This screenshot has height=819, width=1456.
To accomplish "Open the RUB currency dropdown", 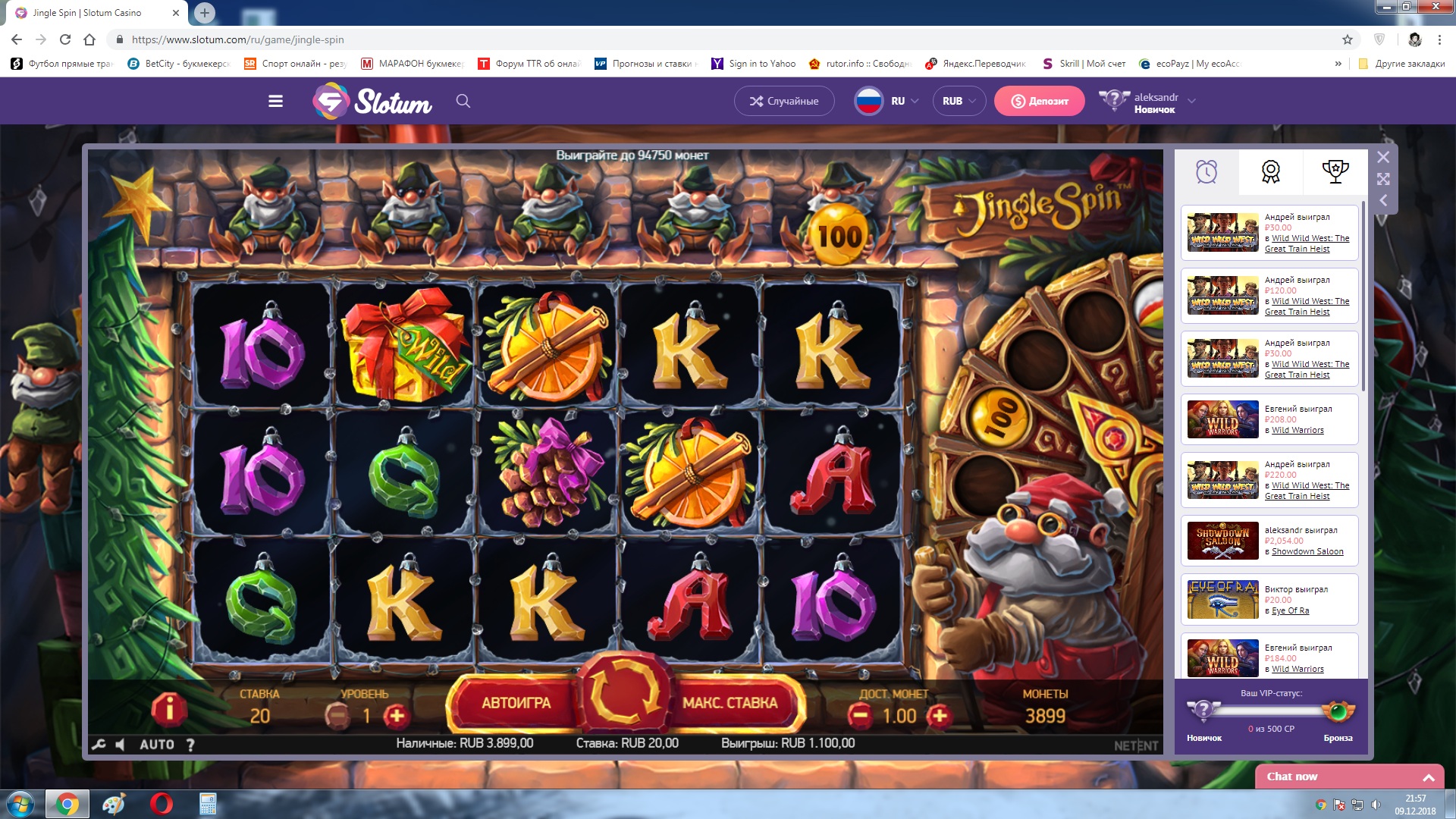I will click(959, 101).
